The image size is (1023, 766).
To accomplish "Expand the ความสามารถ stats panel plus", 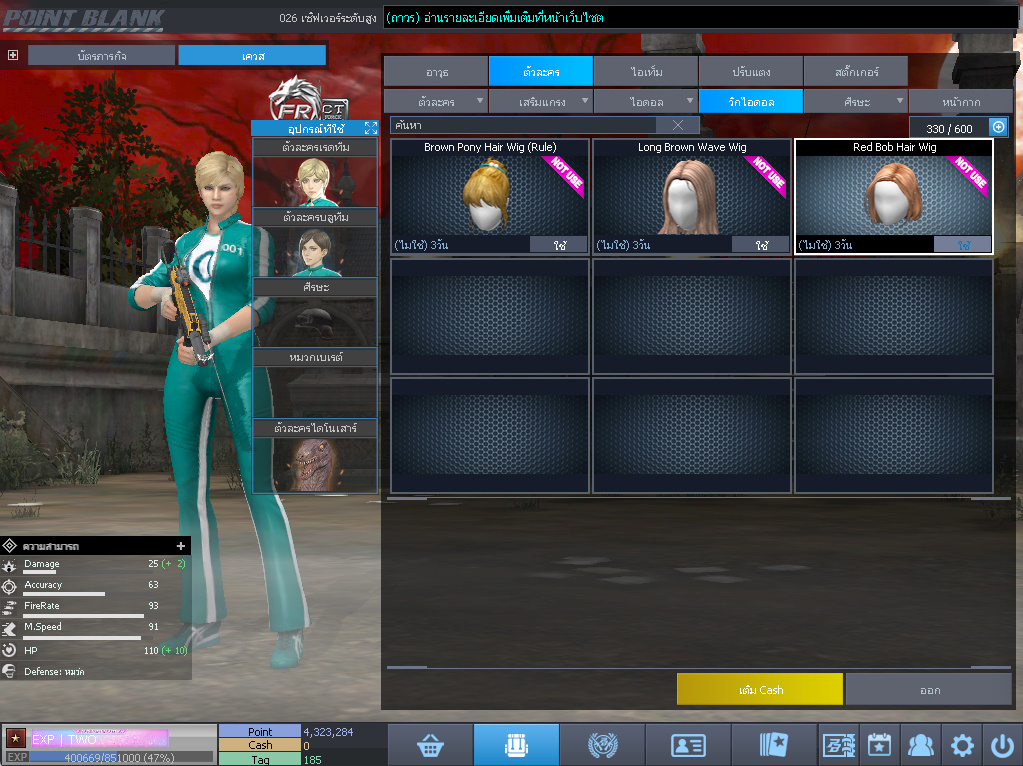I will pos(181,546).
